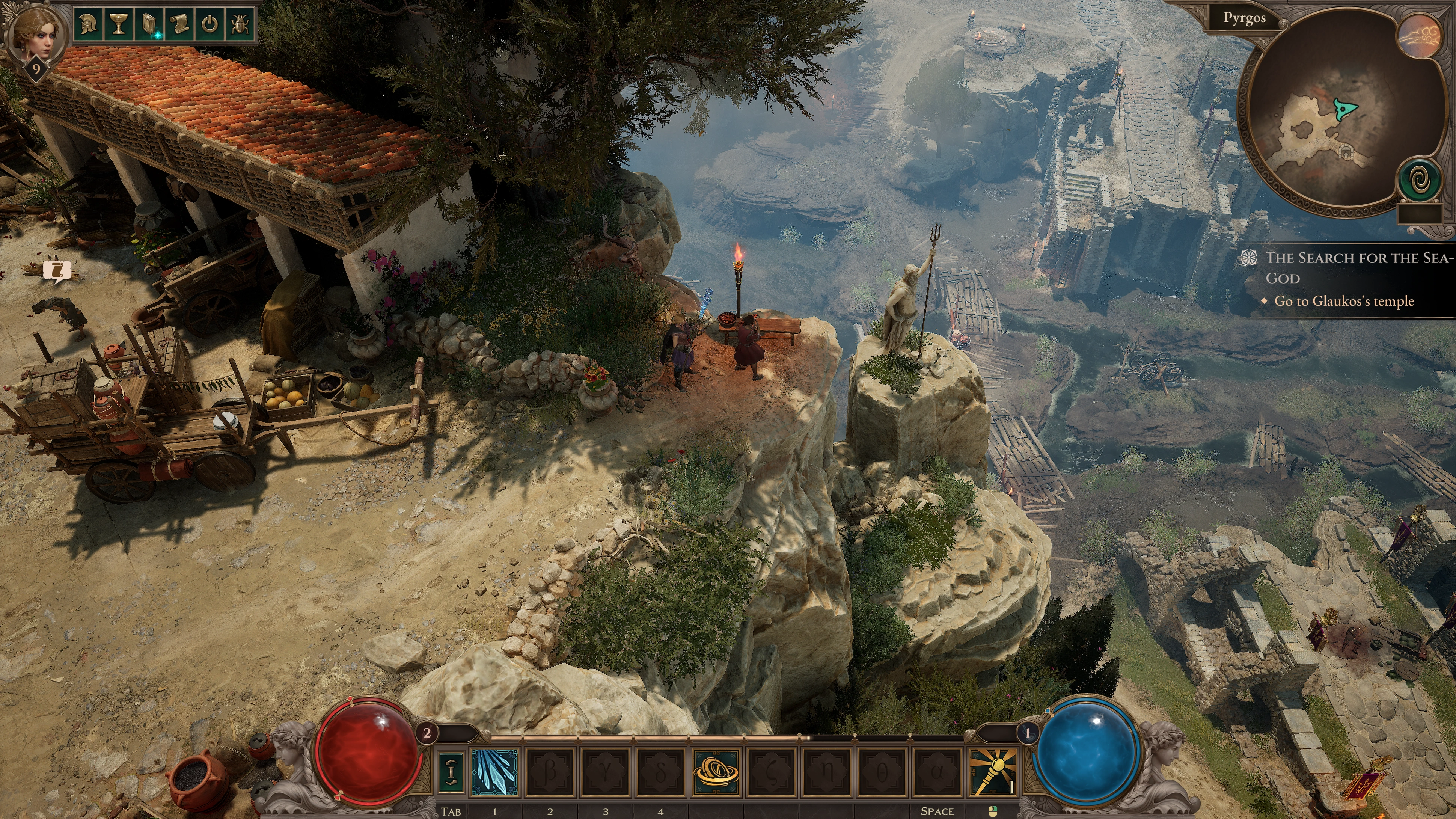Use the golden rings ability slot
The width and height of the screenshot is (1456, 819).
click(x=716, y=772)
